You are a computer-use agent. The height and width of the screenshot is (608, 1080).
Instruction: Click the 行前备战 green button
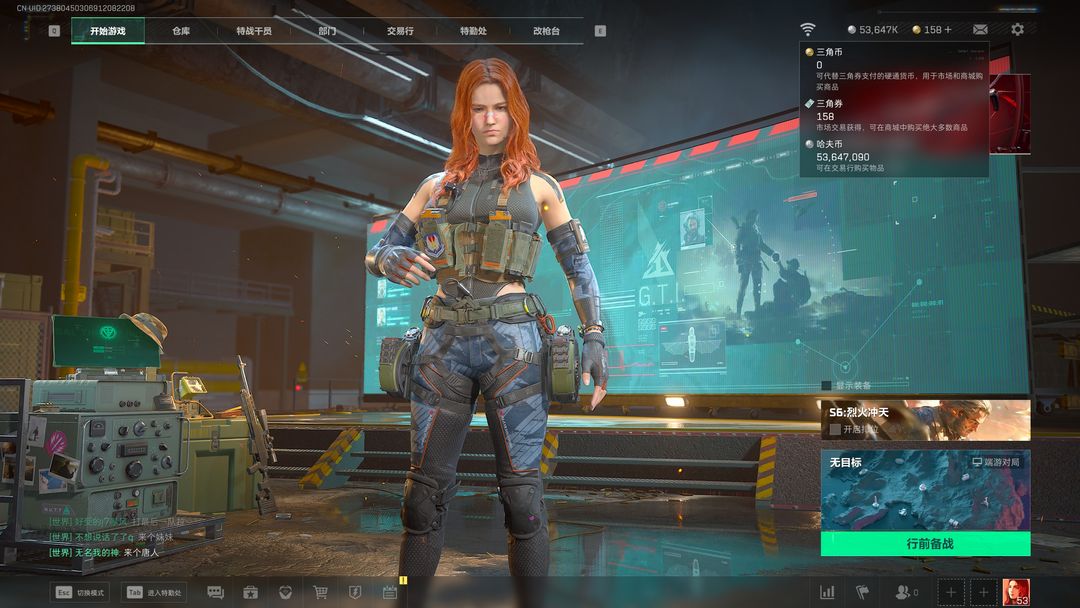(x=925, y=544)
